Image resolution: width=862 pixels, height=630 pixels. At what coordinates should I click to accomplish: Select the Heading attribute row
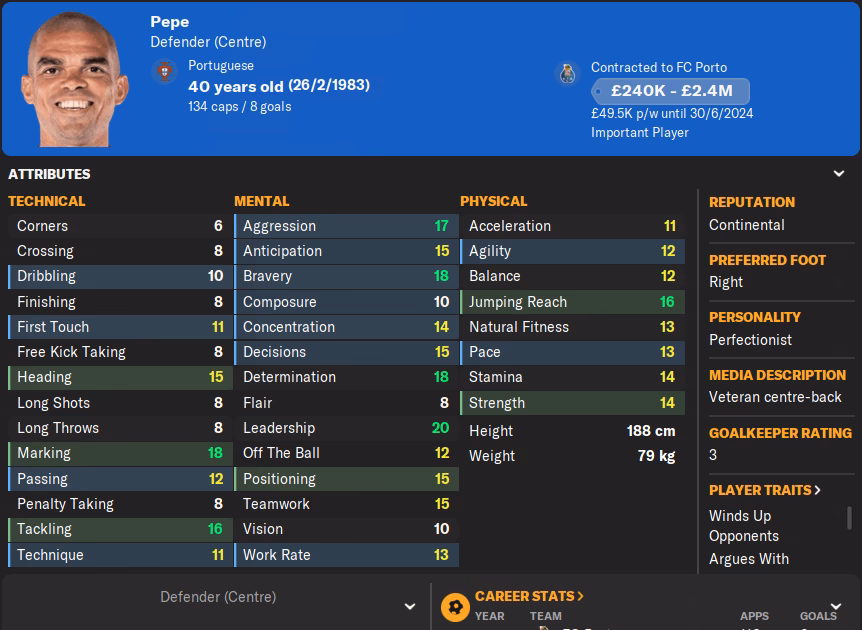point(119,377)
